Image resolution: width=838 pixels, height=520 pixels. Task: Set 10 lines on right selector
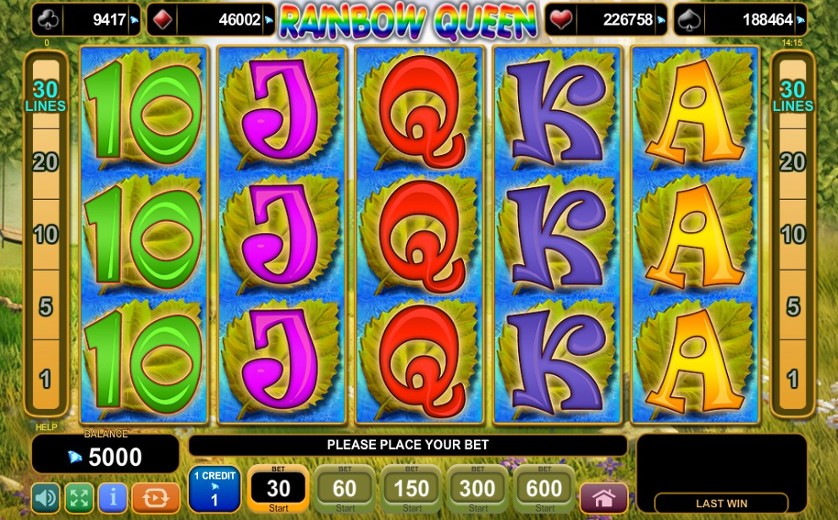[x=793, y=235]
